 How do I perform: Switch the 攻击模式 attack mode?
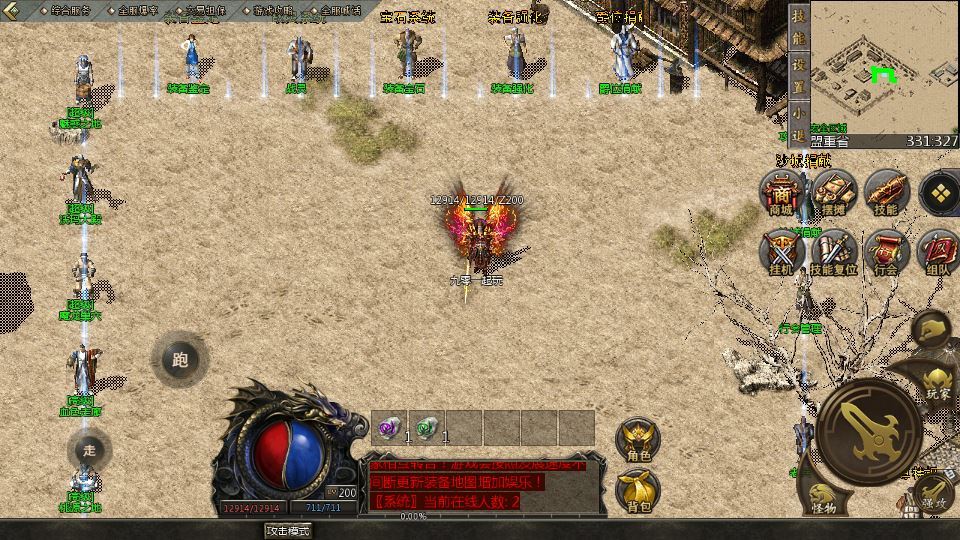click(286, 530)
